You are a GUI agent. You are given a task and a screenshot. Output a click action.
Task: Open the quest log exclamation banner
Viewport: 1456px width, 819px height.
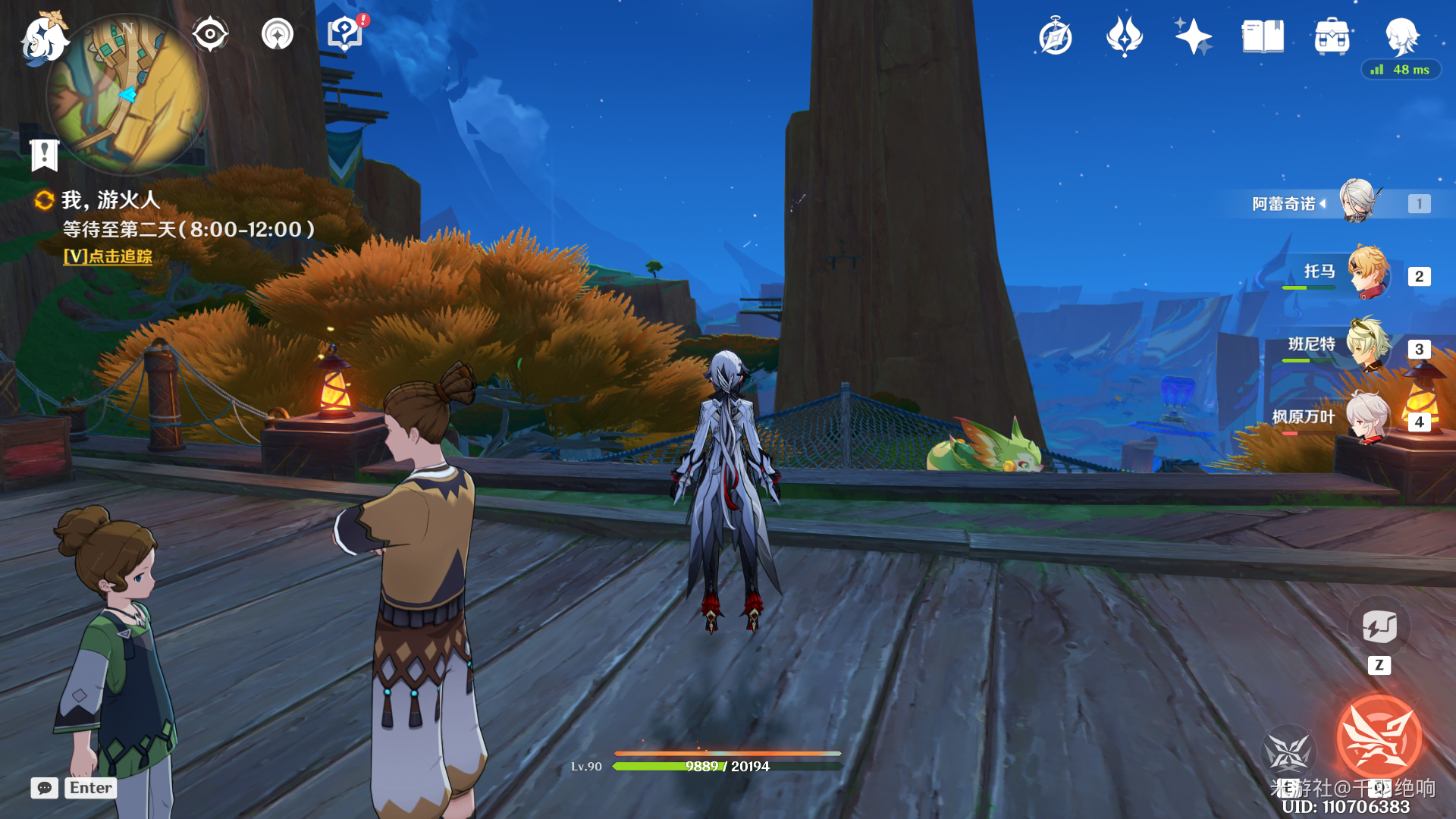pyautogui.click(x=45, y=155)
